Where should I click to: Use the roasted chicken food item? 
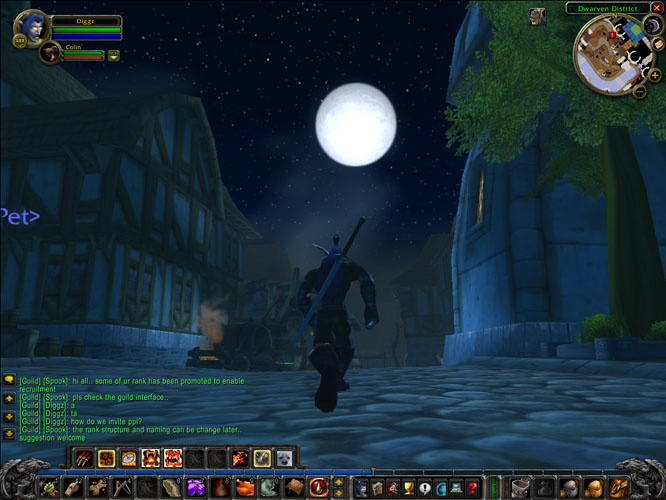coord(243,488)
